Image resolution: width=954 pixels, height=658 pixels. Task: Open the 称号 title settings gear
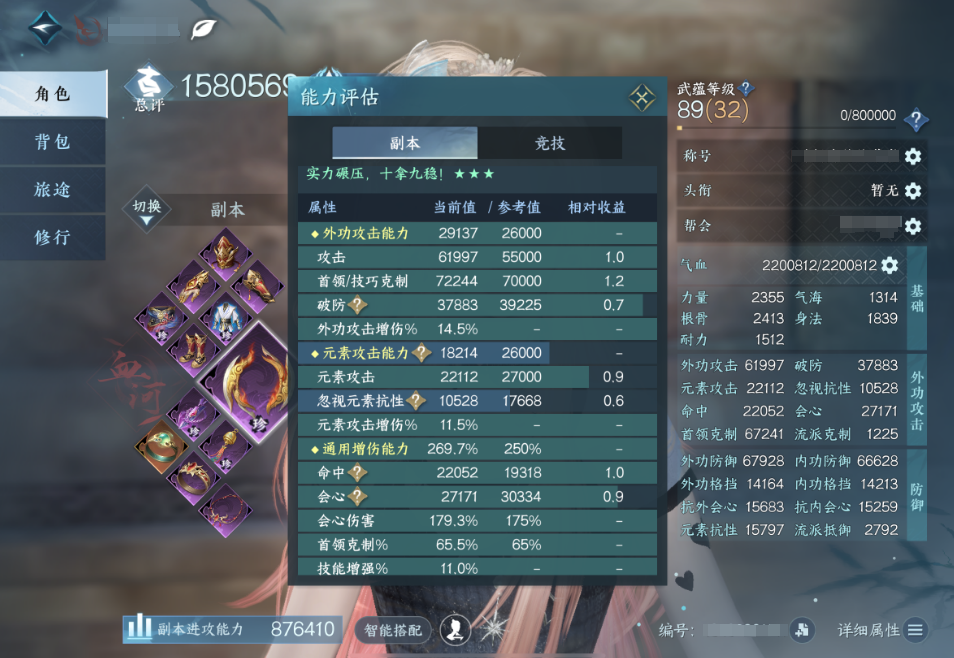point(912,157)
